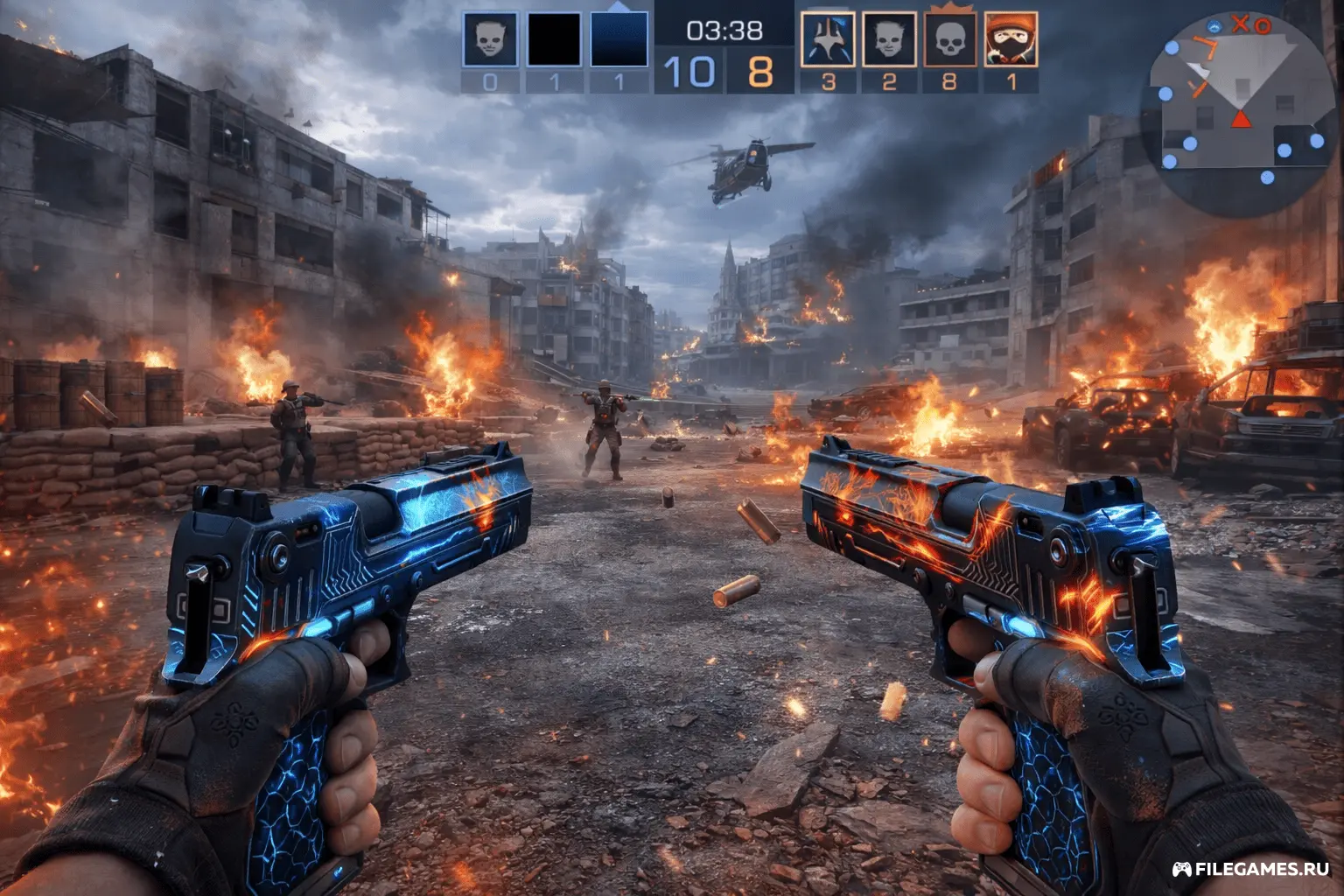Click the red X marker on minimap
Image resolution: width=1344 pixels, height=896 pixels.
pyautogui.click(x=1240, y=24)
